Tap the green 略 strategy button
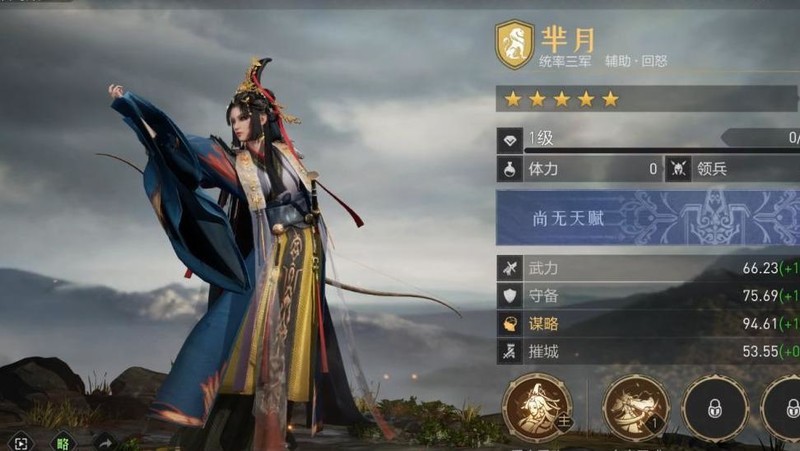This screenshot has width=800, height=451. click(x=63, y=441)
